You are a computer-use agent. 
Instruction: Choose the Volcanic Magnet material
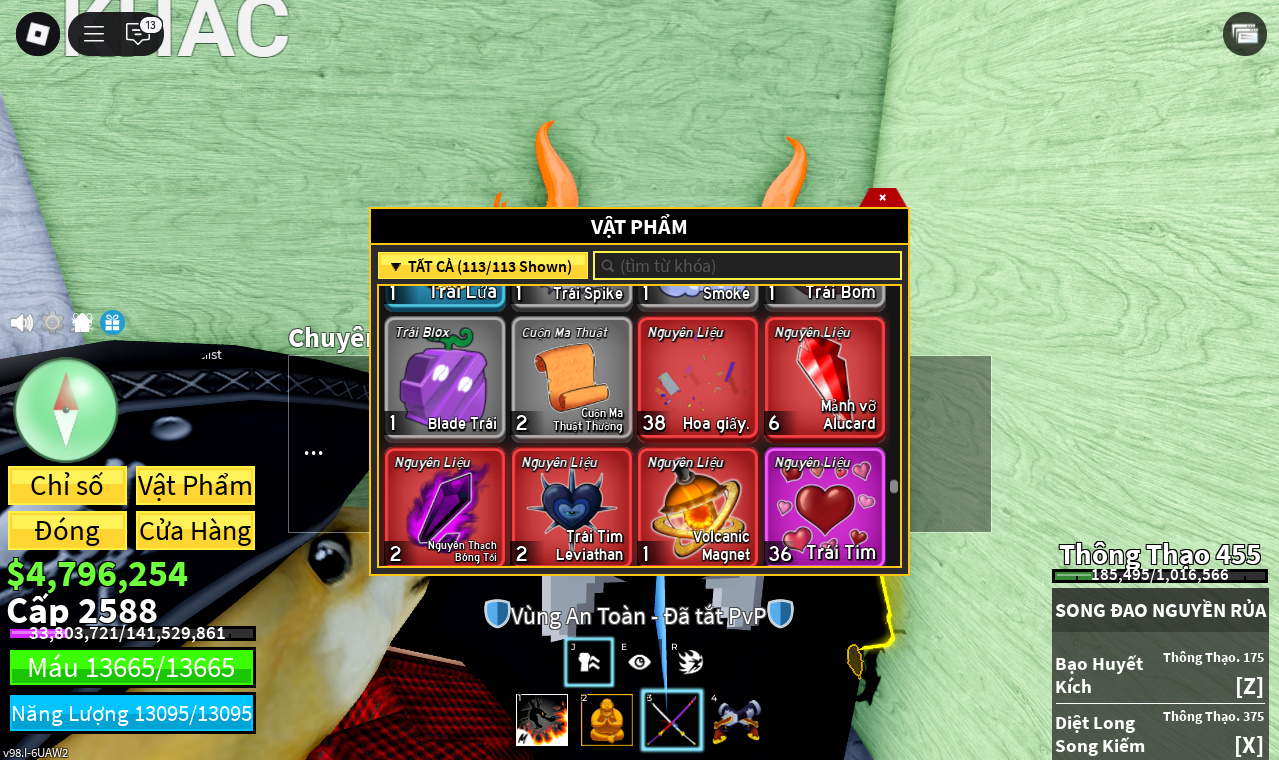tap(698, 508)
